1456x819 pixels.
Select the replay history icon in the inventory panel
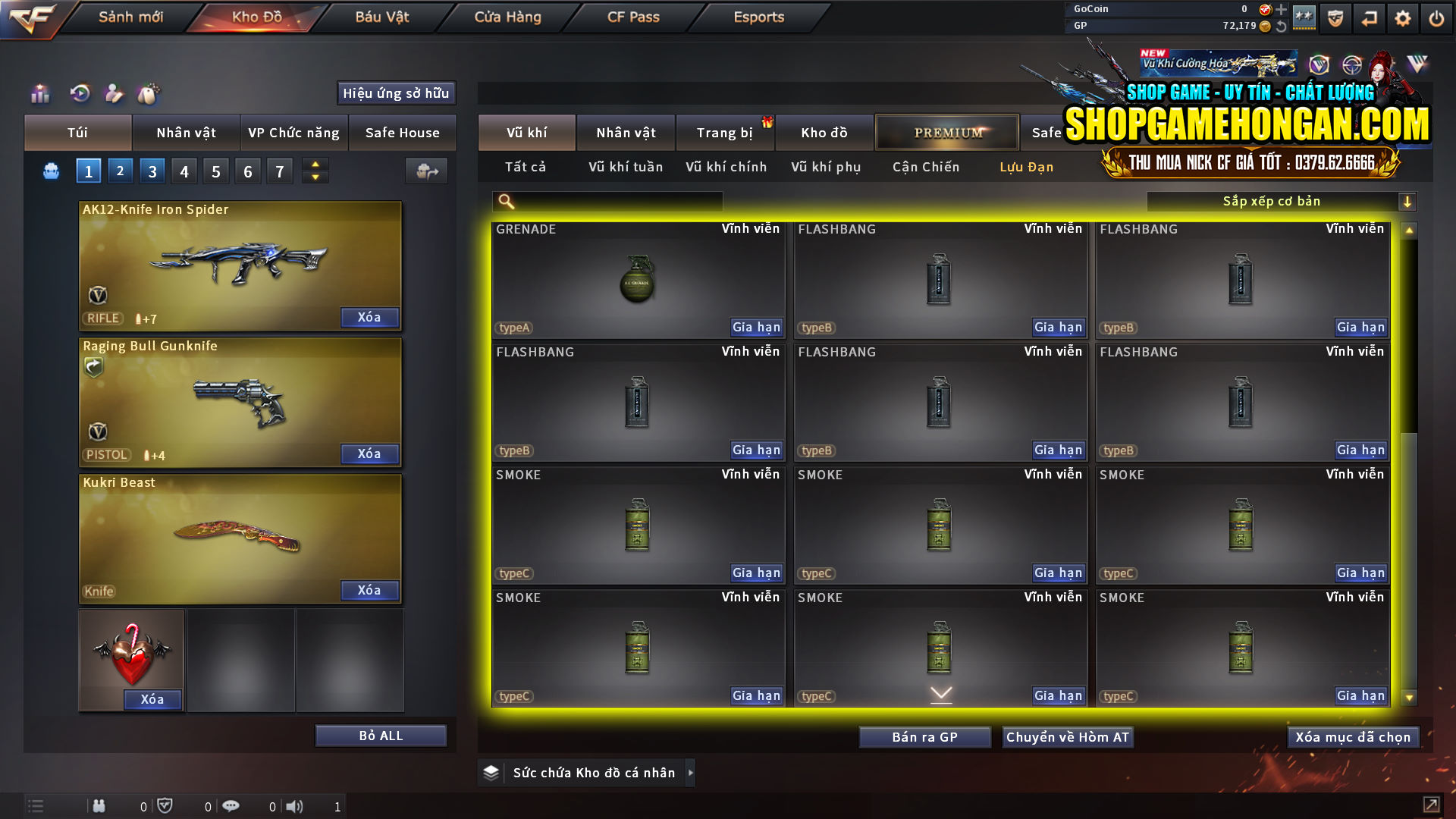[81, 93]
